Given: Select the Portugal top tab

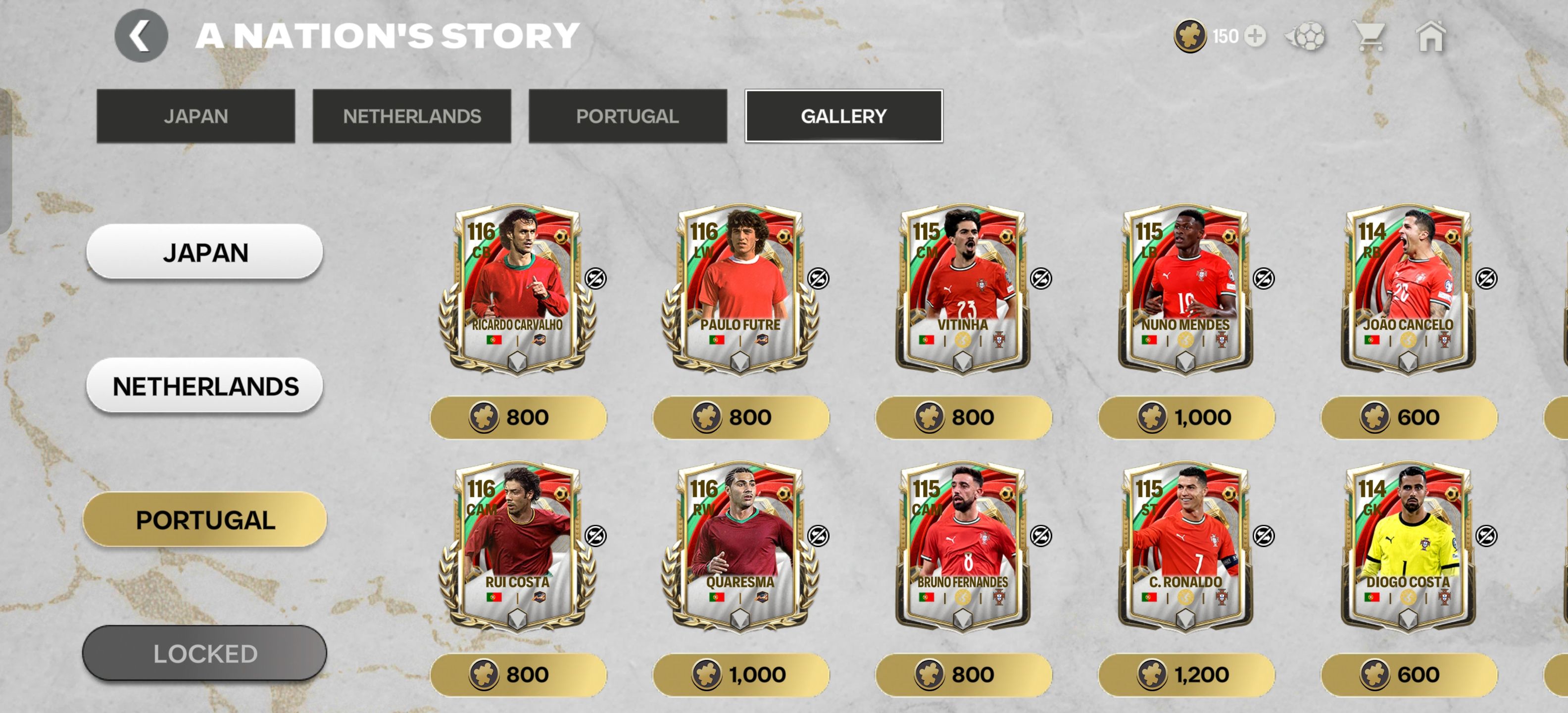Looking at the screenshot, I should pyautogui.click(x=627, y=116).
